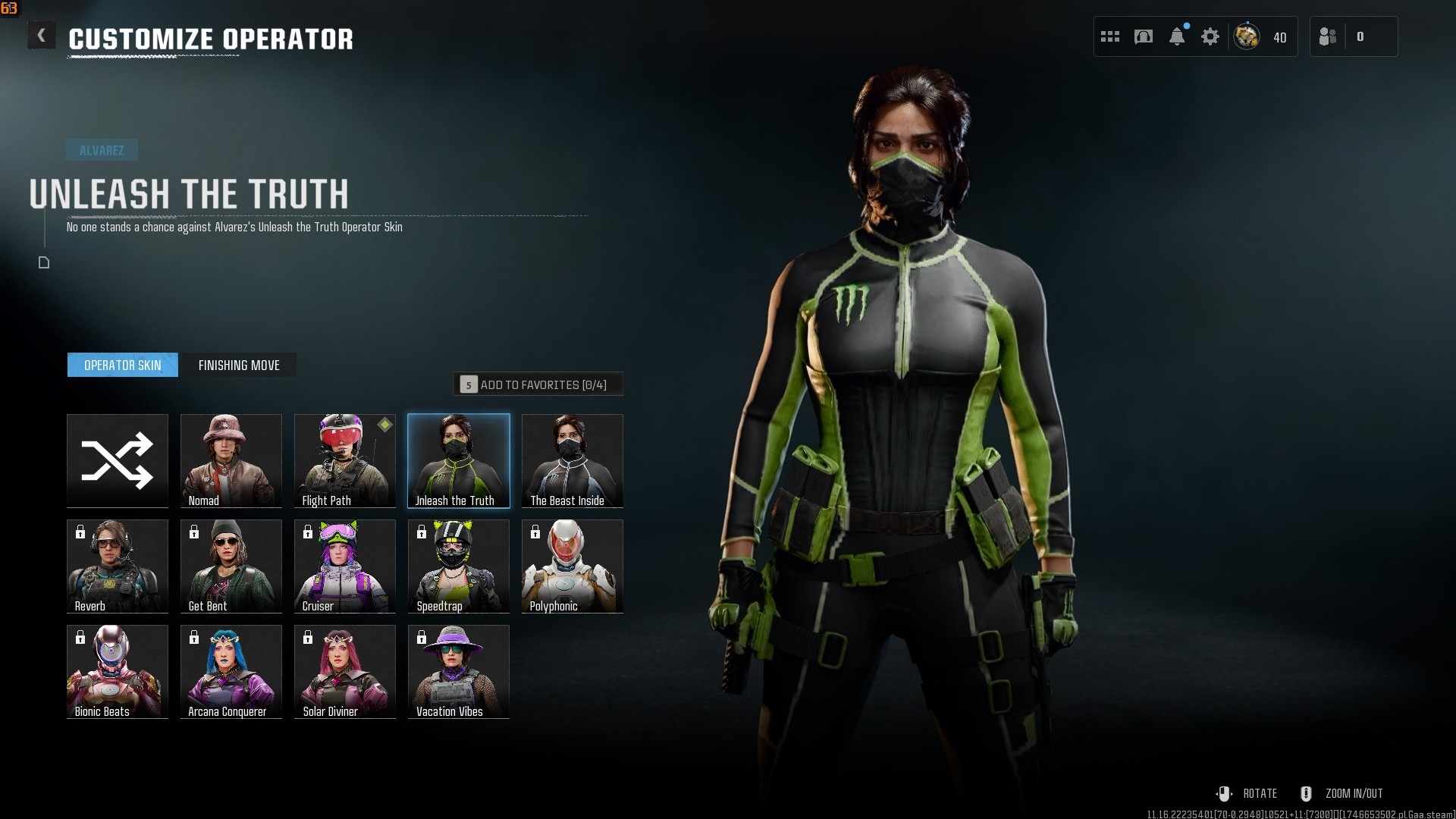Preview the Polyphonic skin
The image size is (1456, 819).
click(573, 566)
